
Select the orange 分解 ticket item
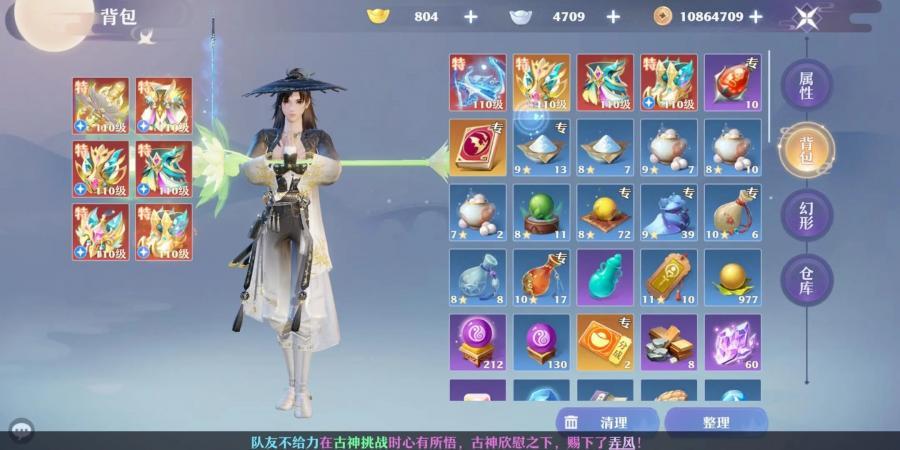click(605, 342)
